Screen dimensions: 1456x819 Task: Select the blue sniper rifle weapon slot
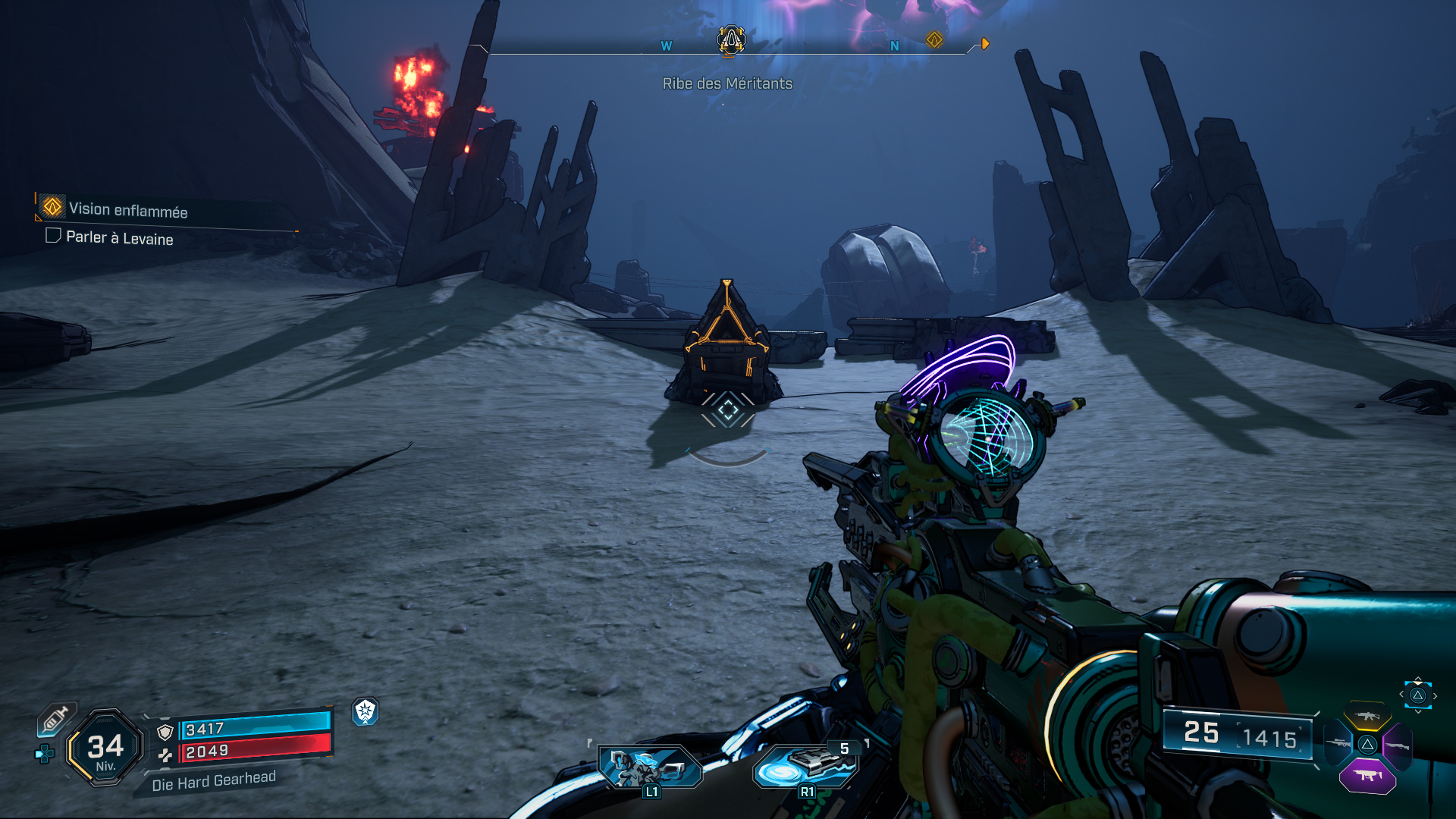coord(1338,743)
